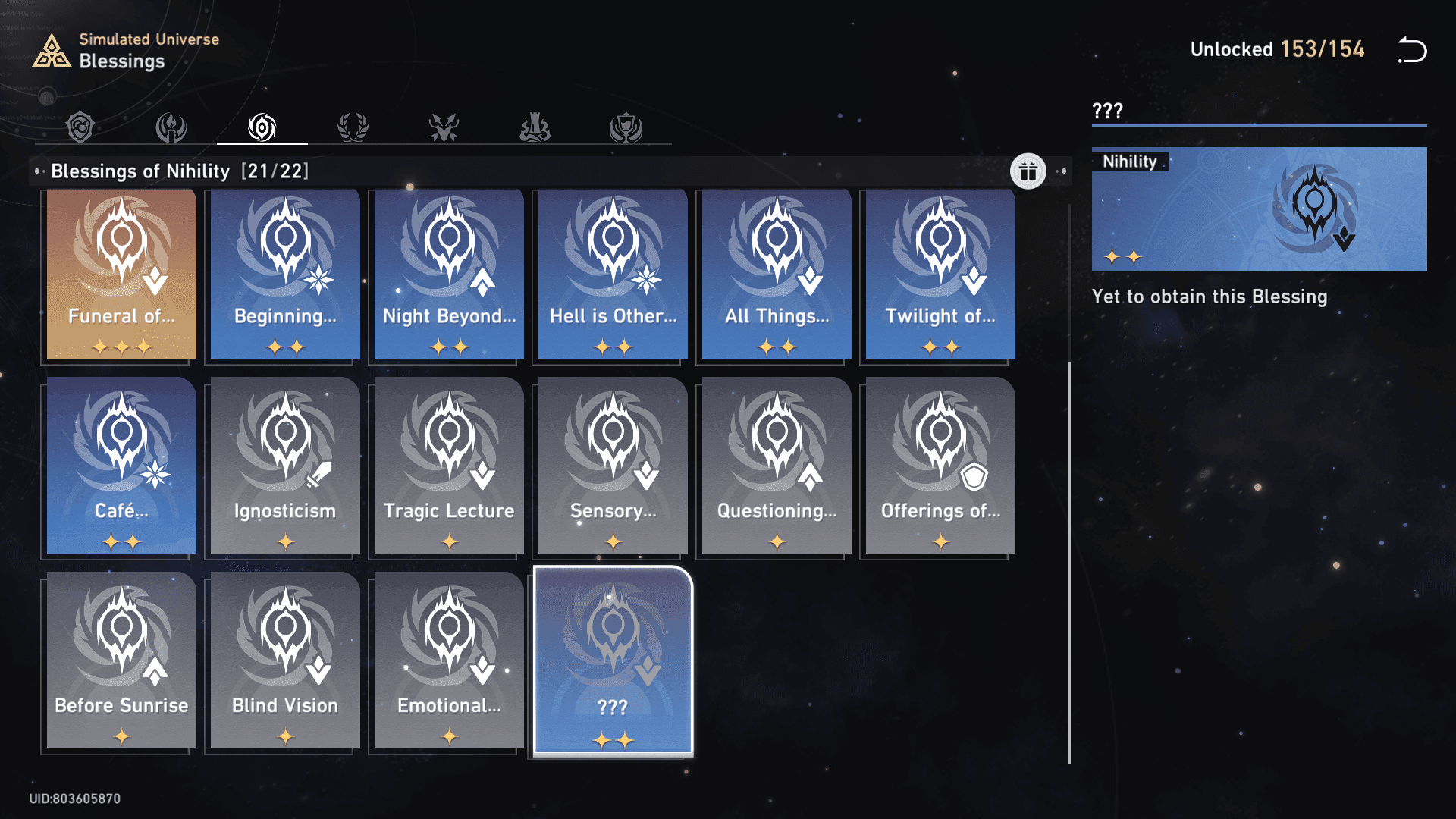The height and width of the screenshot is (819, 1456).
Task: View the Blind Vision blessing
Action: tap(285, 660)
